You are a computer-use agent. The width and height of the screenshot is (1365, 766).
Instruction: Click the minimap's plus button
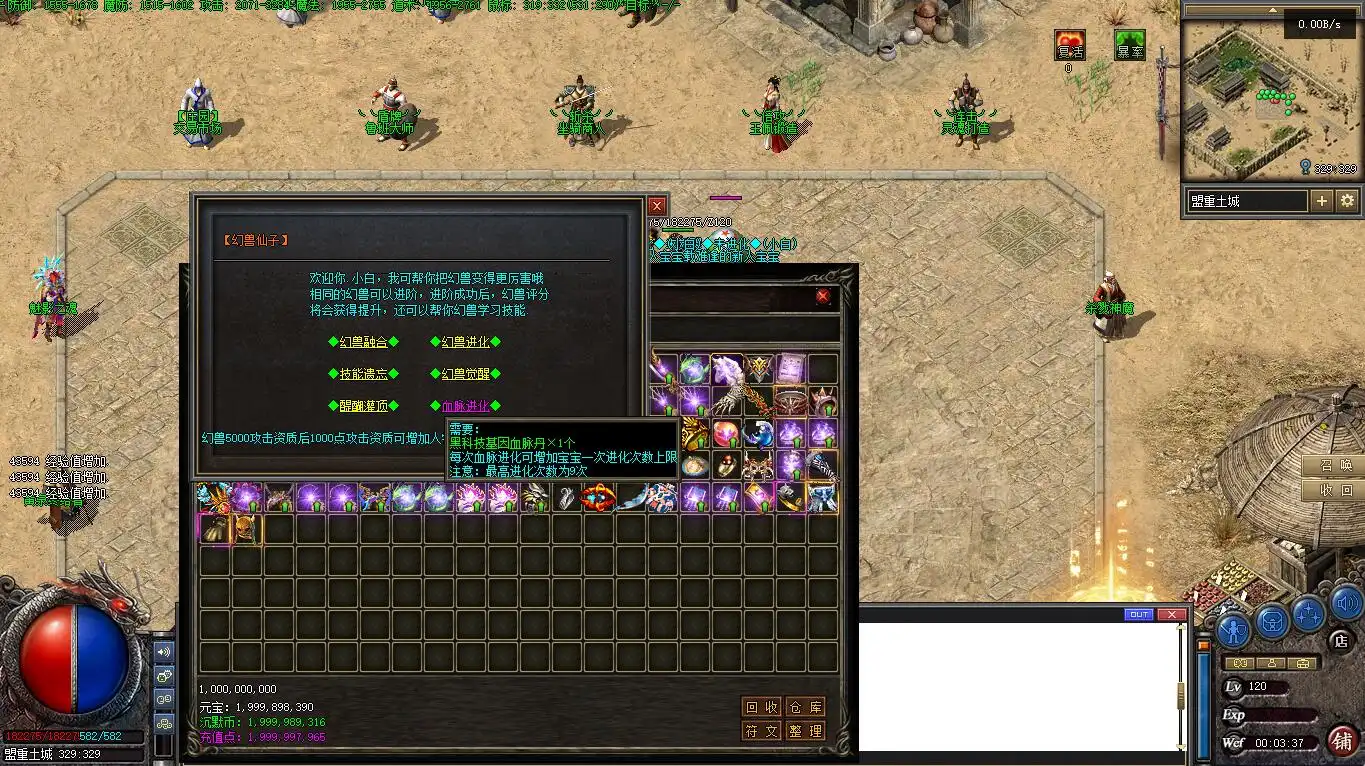[1321, 201]
